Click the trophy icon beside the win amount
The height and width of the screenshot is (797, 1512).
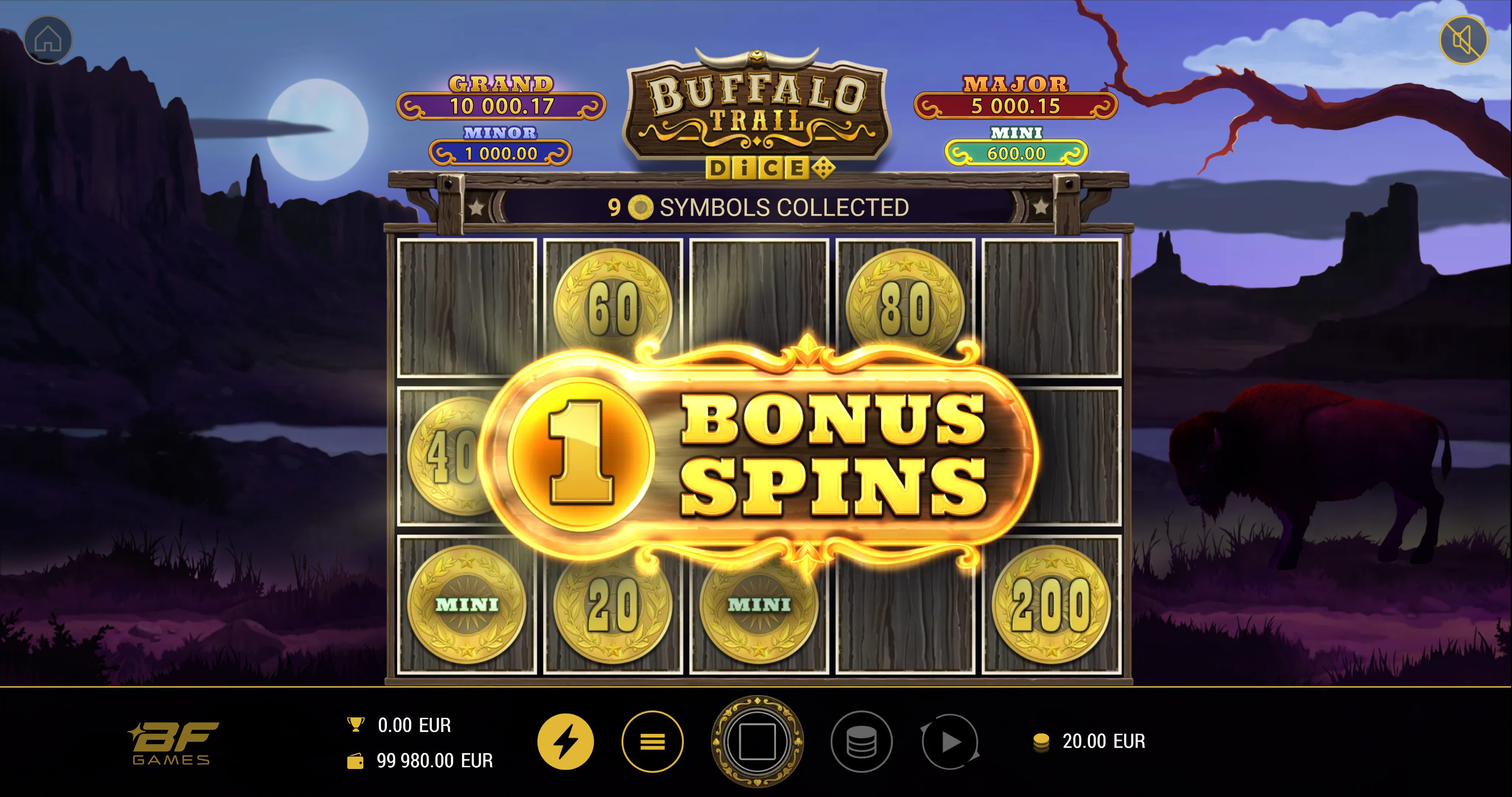(354, 726)
